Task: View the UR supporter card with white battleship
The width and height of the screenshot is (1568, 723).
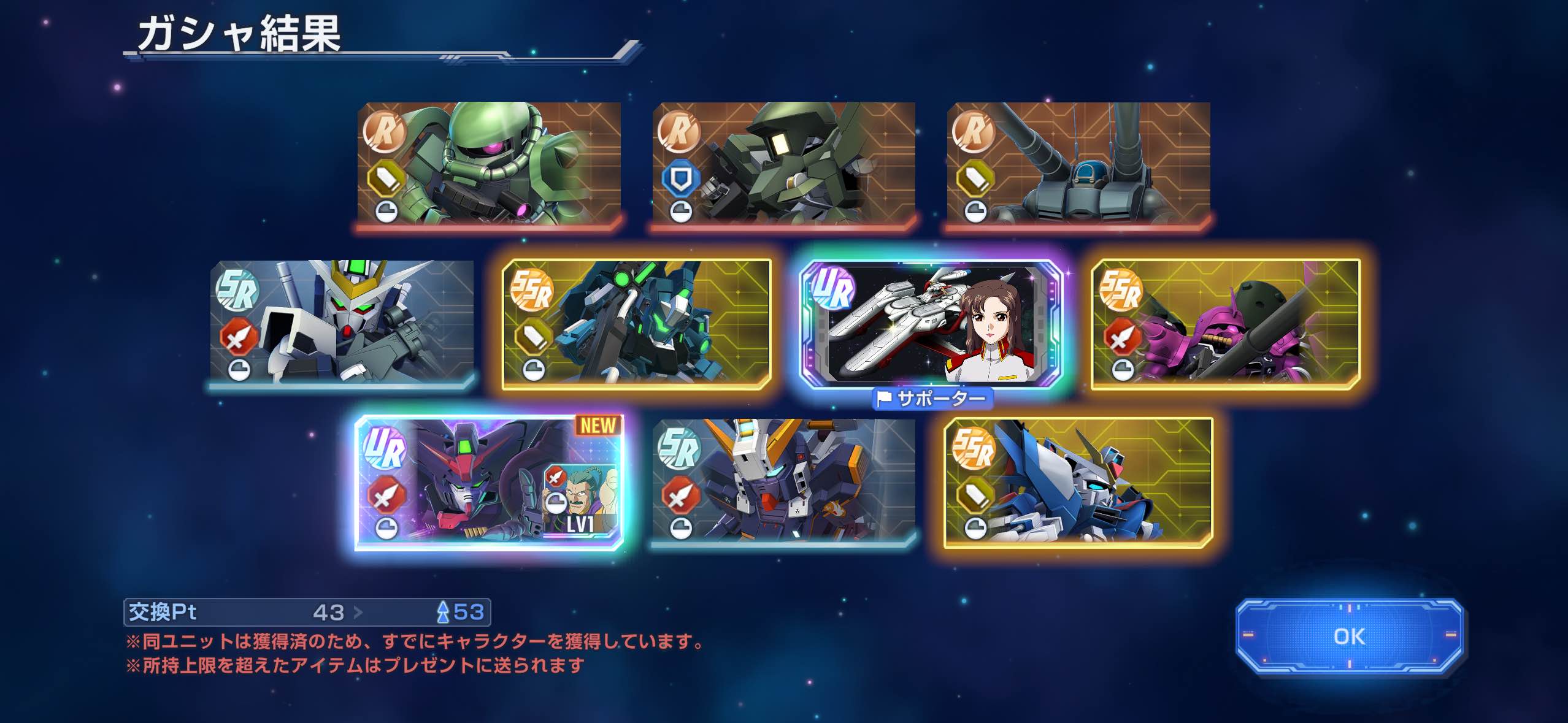Action: coord(931,324)
